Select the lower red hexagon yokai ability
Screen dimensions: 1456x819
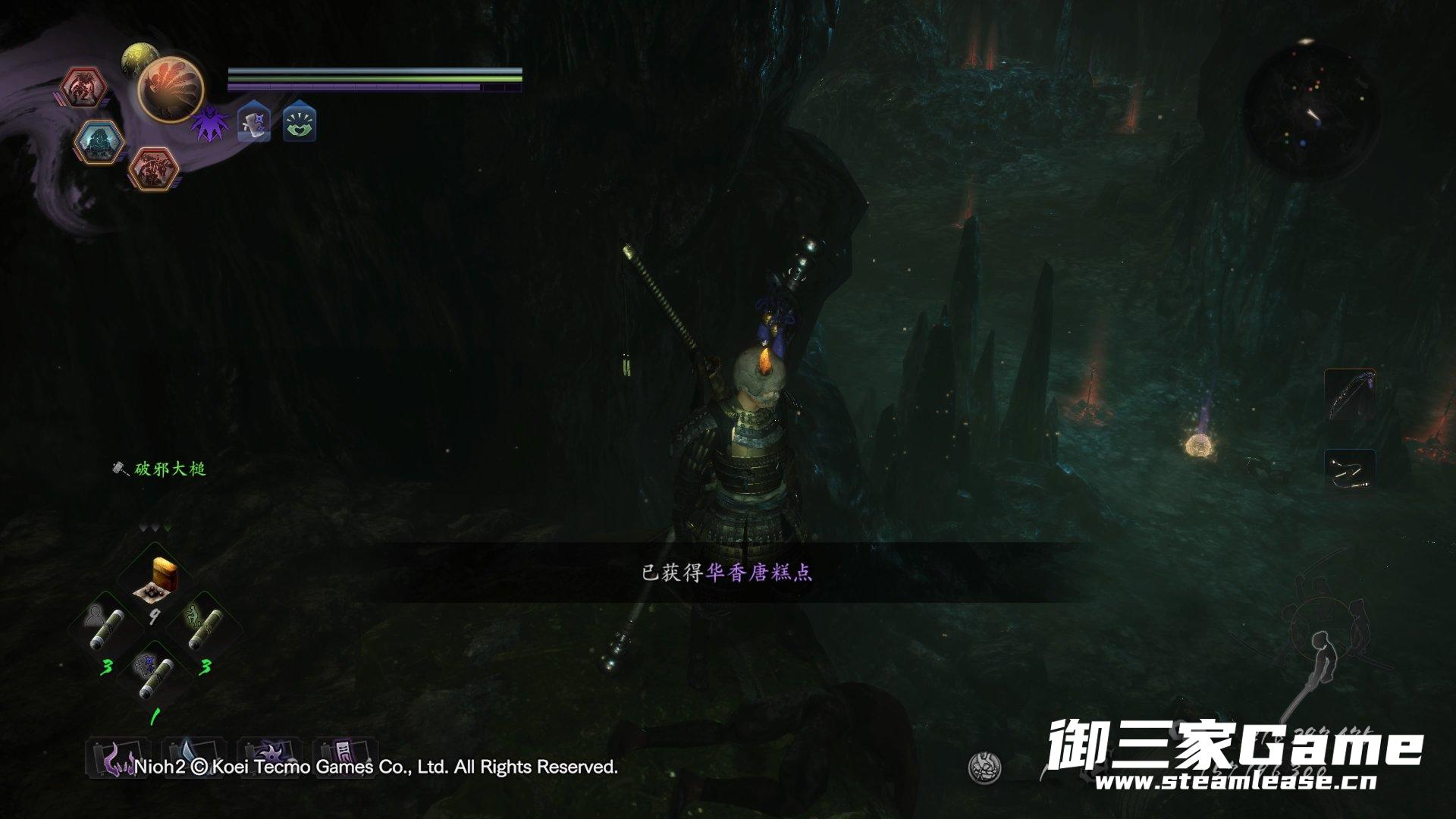tap(152, 168)
